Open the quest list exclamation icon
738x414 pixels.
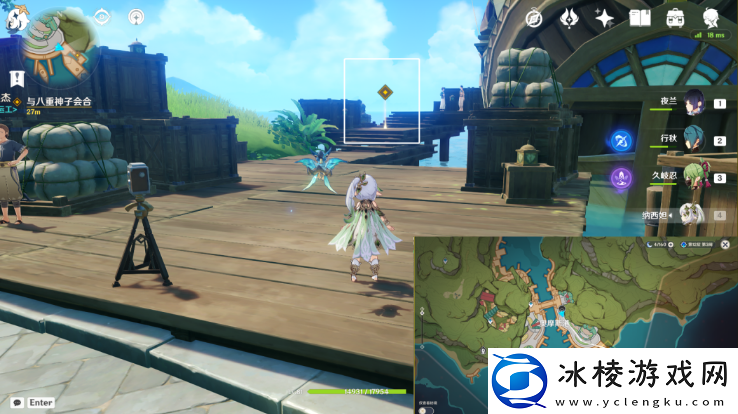click(17, 78)
